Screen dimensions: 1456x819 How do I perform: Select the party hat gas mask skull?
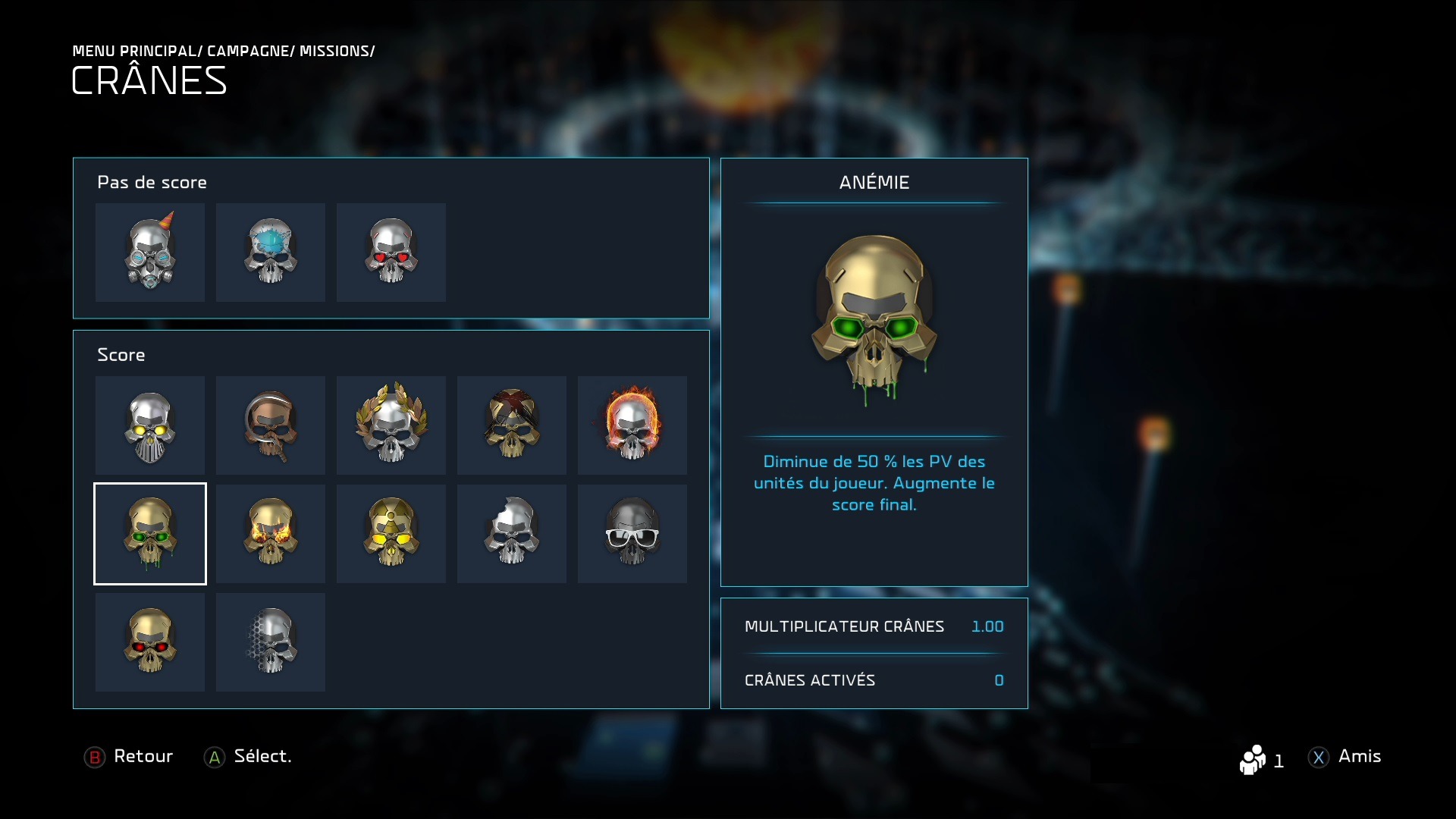150,252
